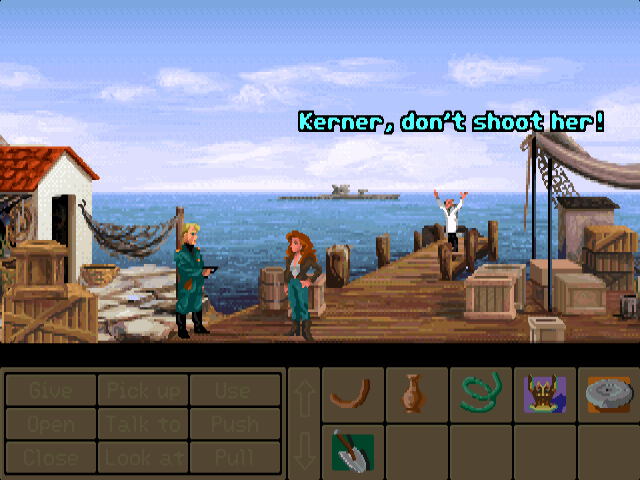Select the clay jar in inventory
This screenshot has height=480, width=640.
point(416,394)
